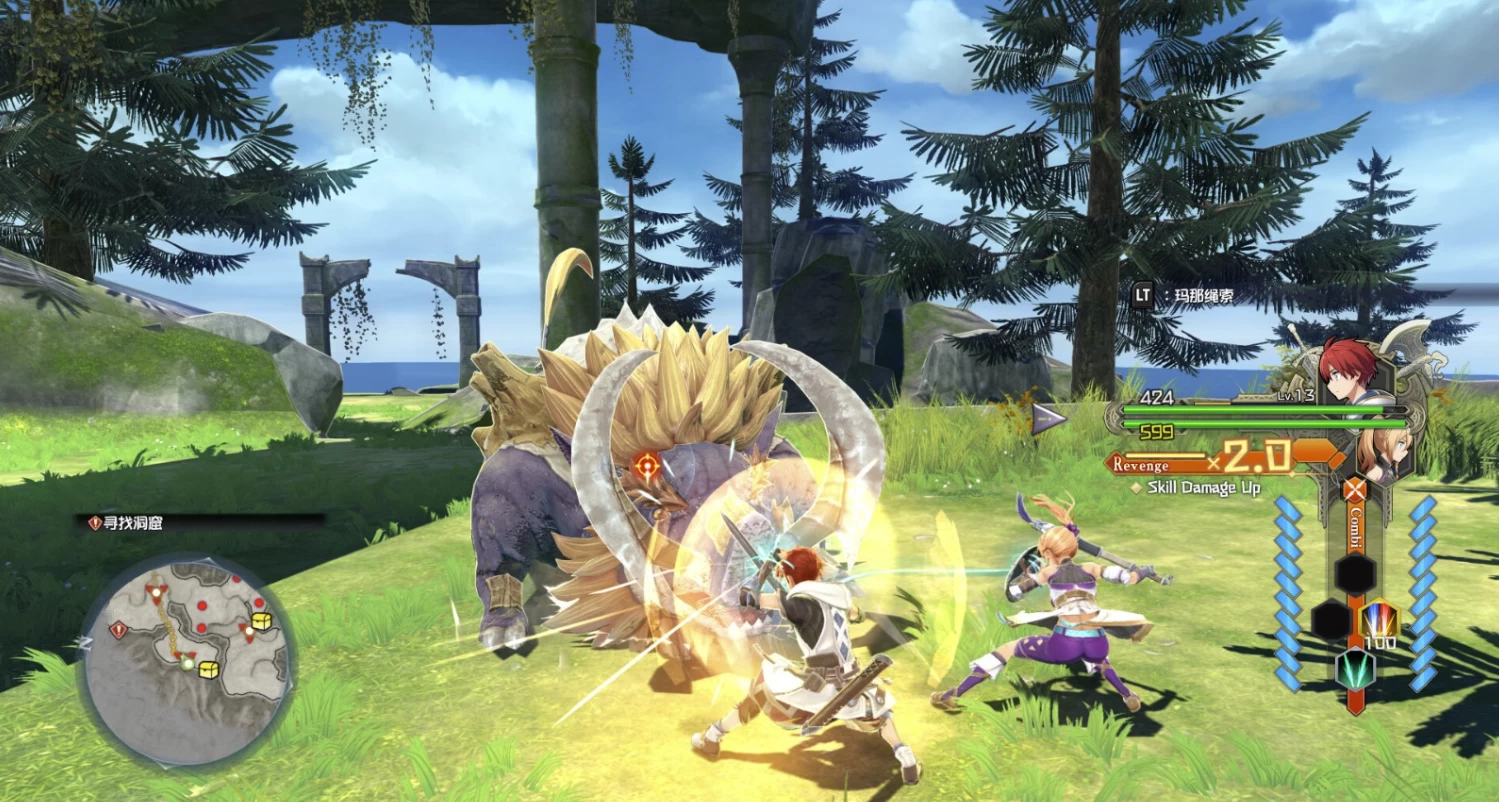Select the 寻找洞窟 quest tracker
Screen dimensions: 1499x802
pyautogui.click(x=127, y=522)
